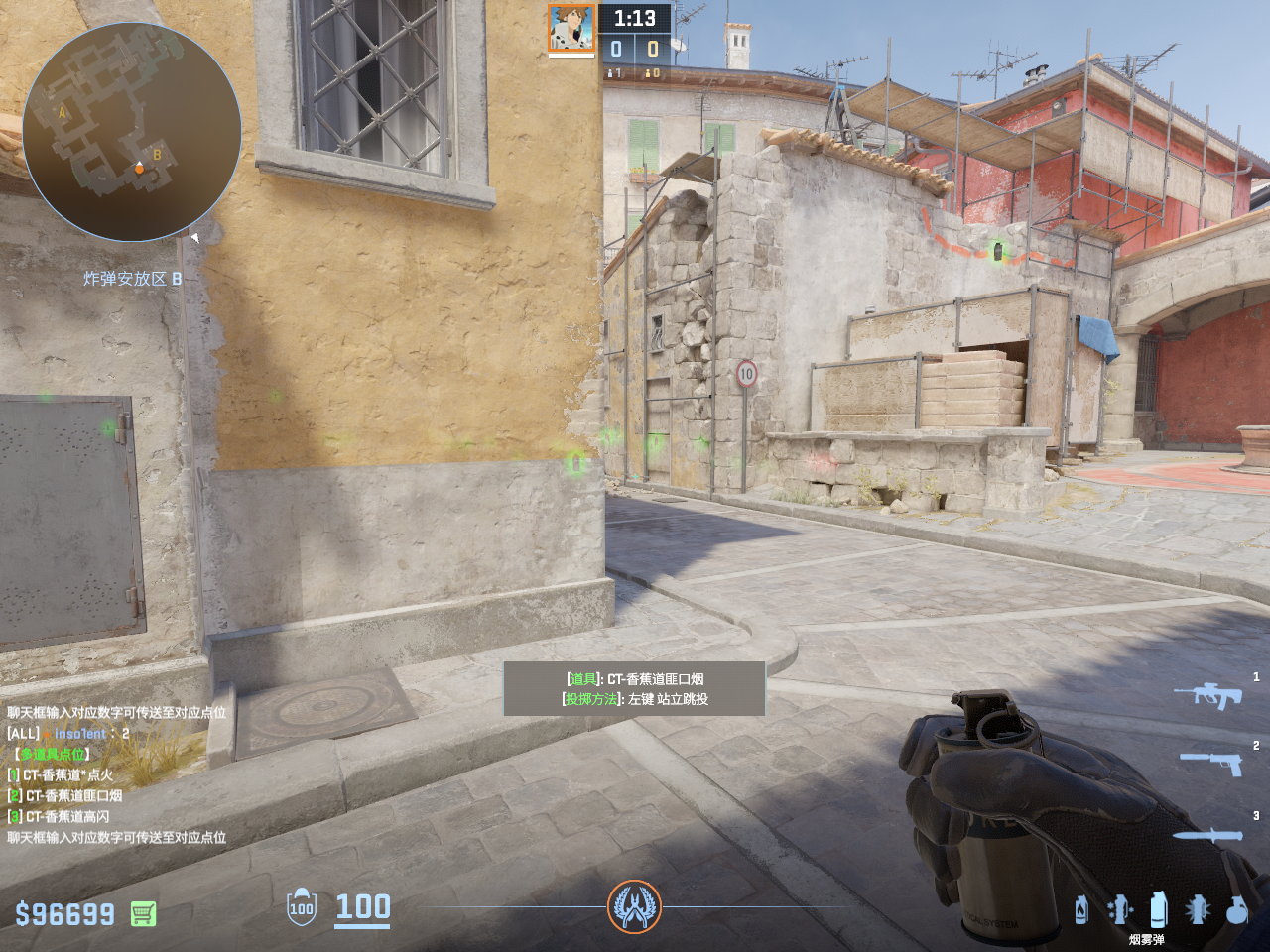Select the incendiary grenade icon
Screen dimensions: 1270x952
(x=1081, y=909)
